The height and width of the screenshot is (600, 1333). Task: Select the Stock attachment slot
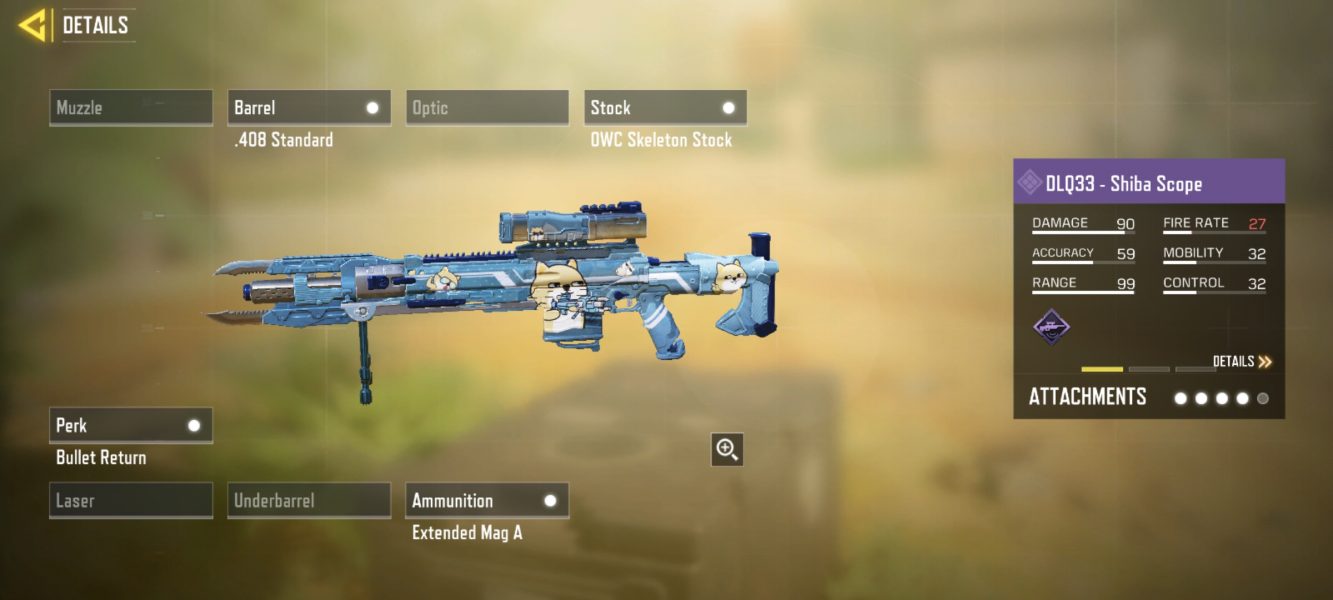665,108
